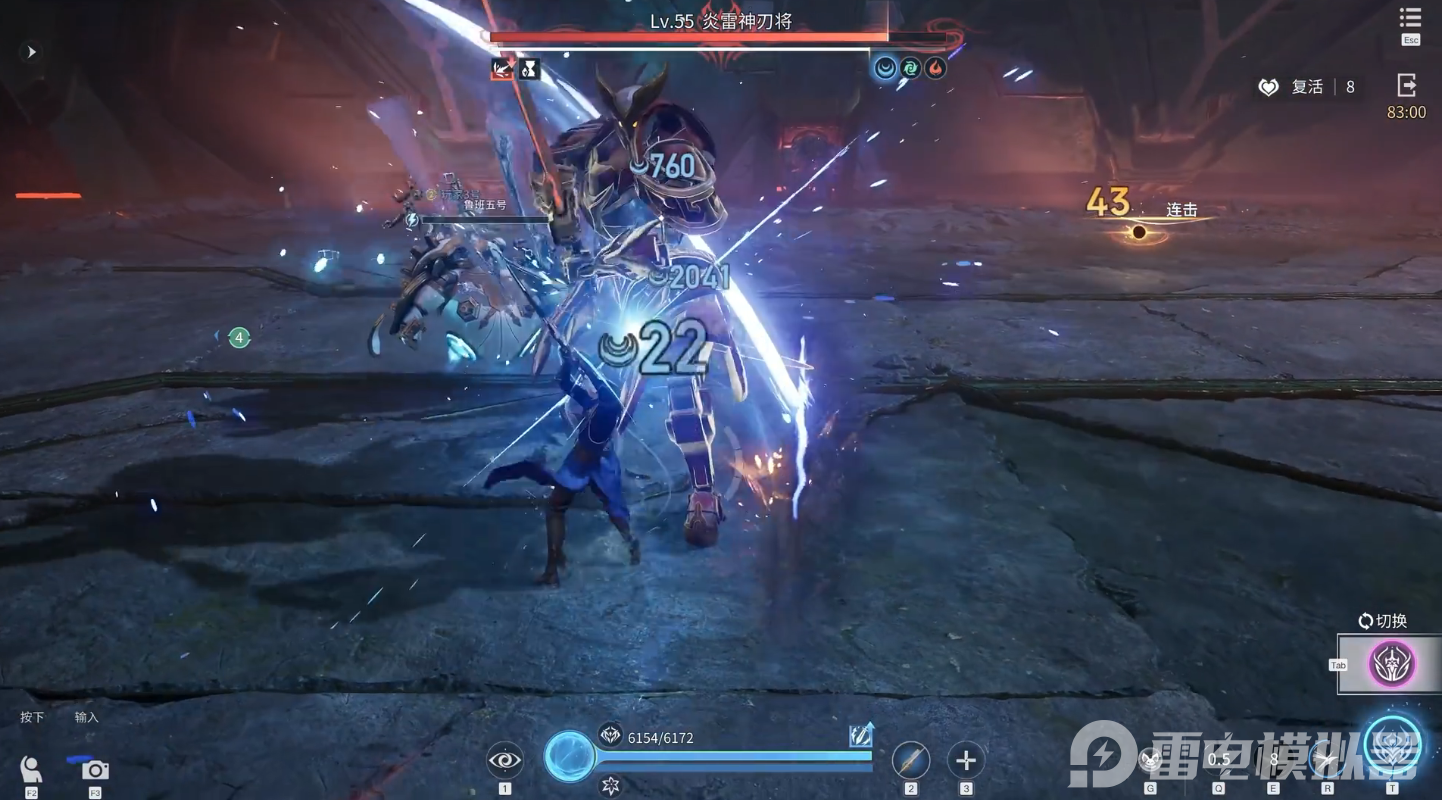The image size is (1442, 800).
Task: Use the feather blade item slot
Action: [911, 761]
